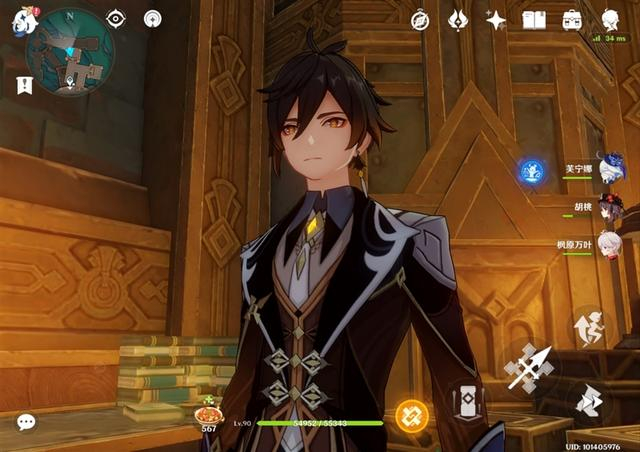
Task: Open the Wish star icon
Action: [x=496, y=19]
